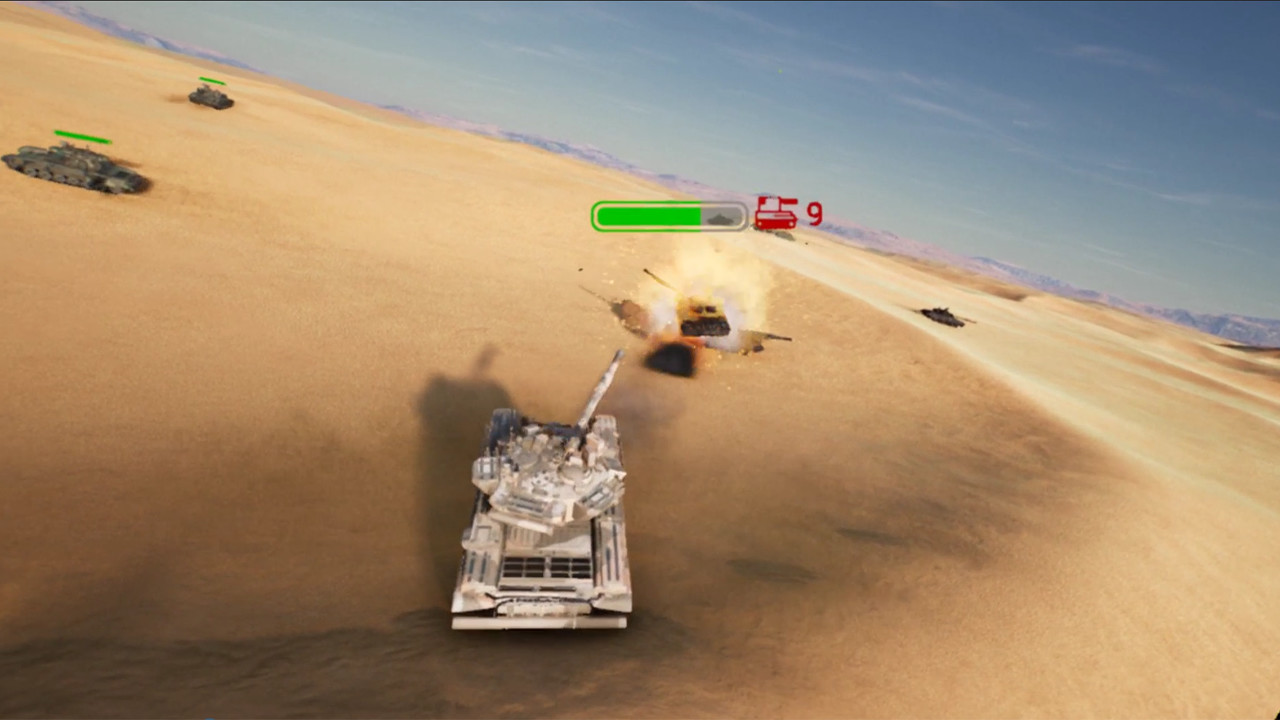The width and height of the screenshot is (1280, 720).
Task: Click the burning wreck below the explosion
Action: pyautogui.click(x=670, y=360)
